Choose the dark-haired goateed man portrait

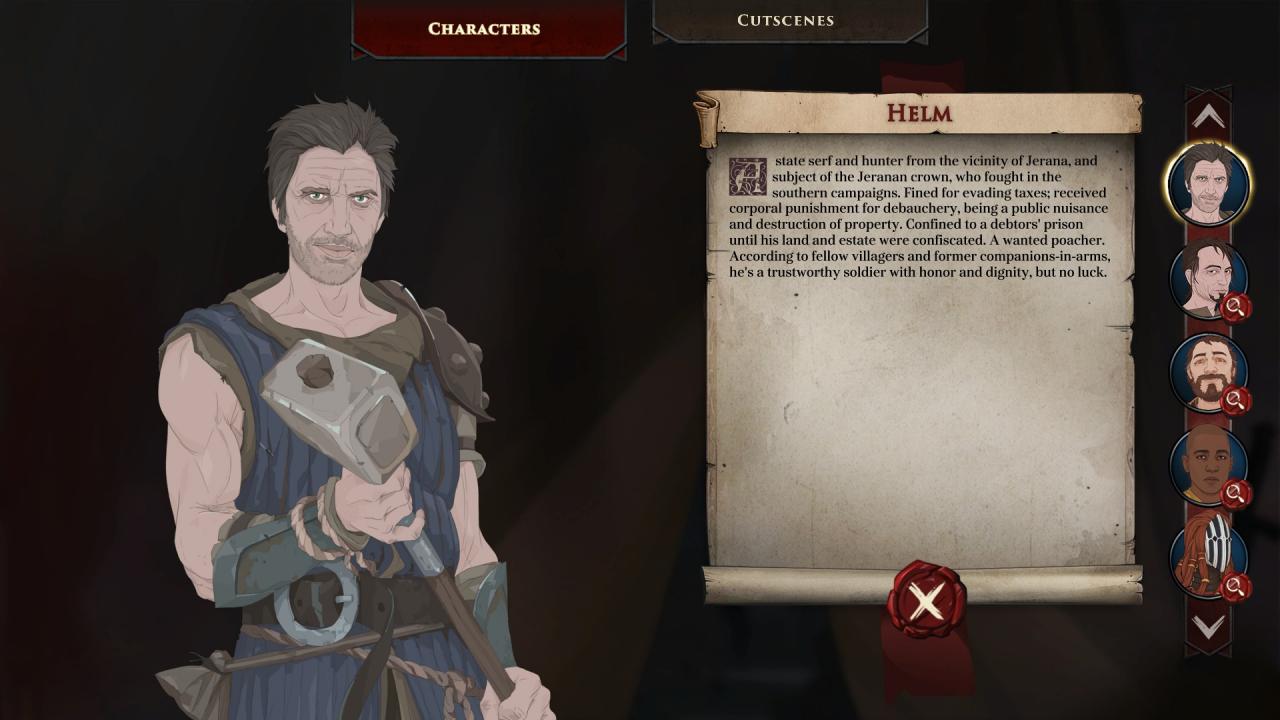click(x=1208, y=278)
